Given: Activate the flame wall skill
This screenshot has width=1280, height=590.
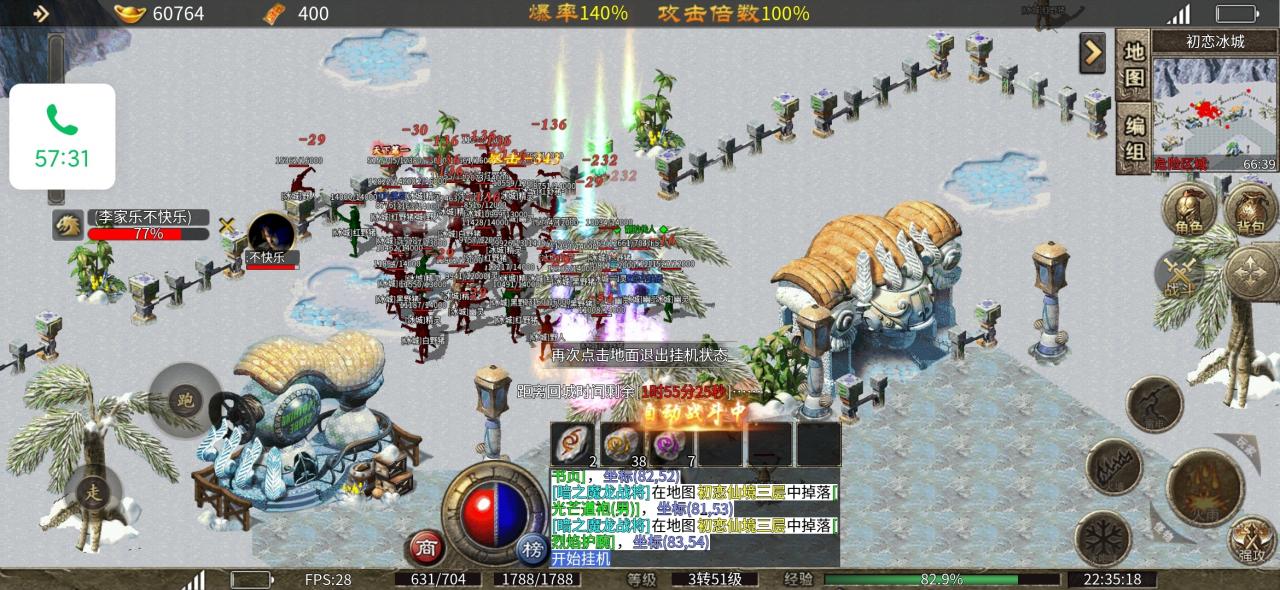Looking at the screenshot, I should point(1114,466).
